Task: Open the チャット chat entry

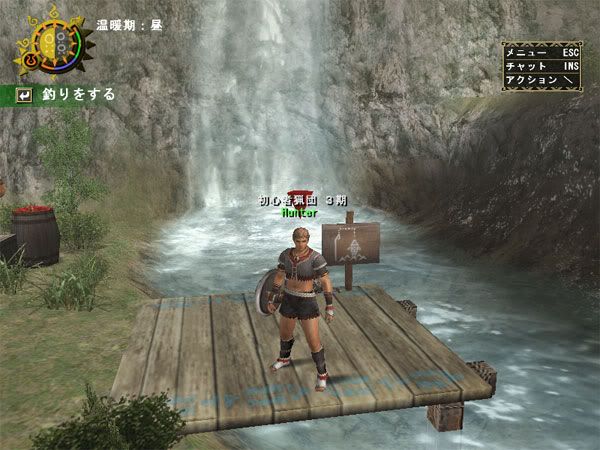Action: [541, 65]
